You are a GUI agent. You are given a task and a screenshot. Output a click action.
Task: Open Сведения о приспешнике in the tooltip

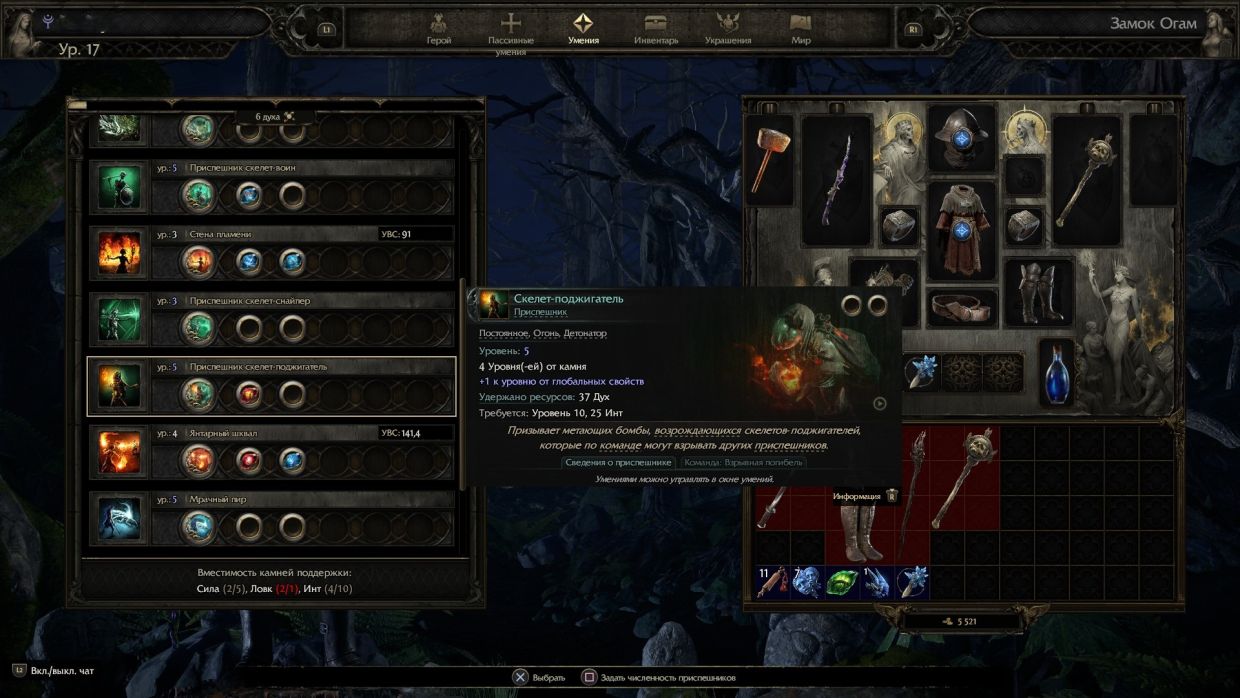pyautogui.click(x=620, y=462)
